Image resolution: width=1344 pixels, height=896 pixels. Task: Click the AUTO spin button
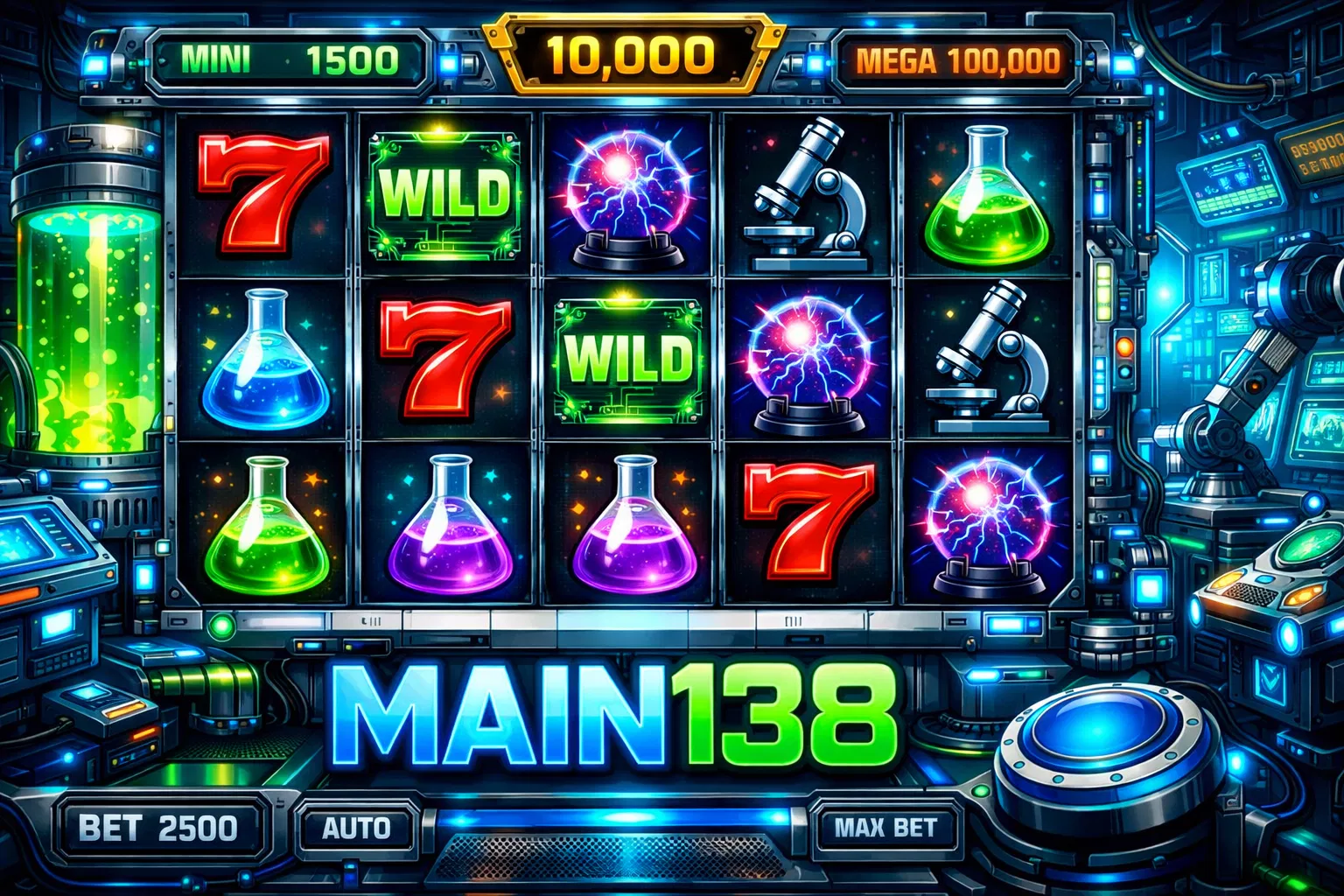(x=356, y=828)
